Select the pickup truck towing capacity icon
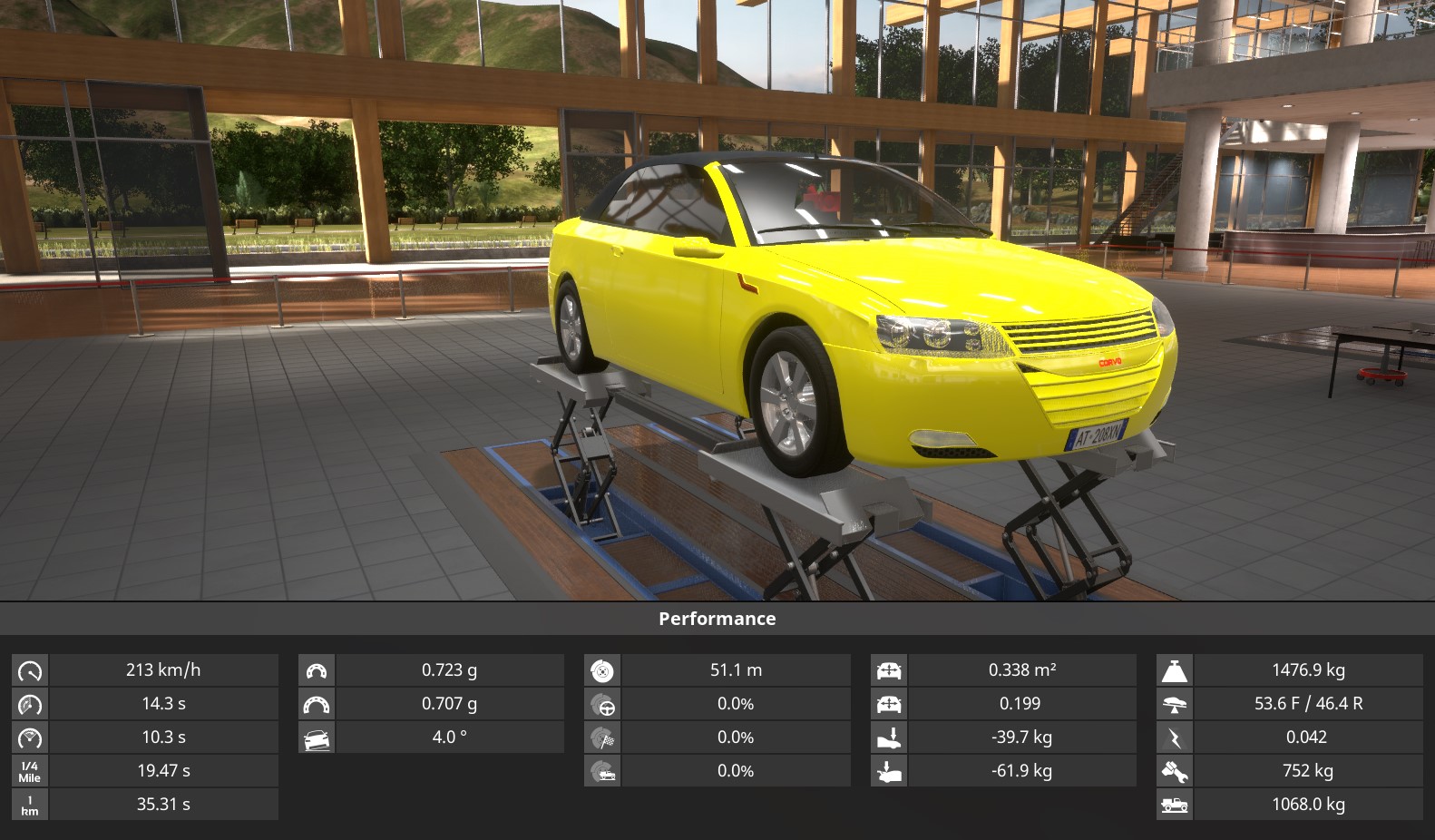This screenshot has height=840, width=1435. (x=1175, y=805)
